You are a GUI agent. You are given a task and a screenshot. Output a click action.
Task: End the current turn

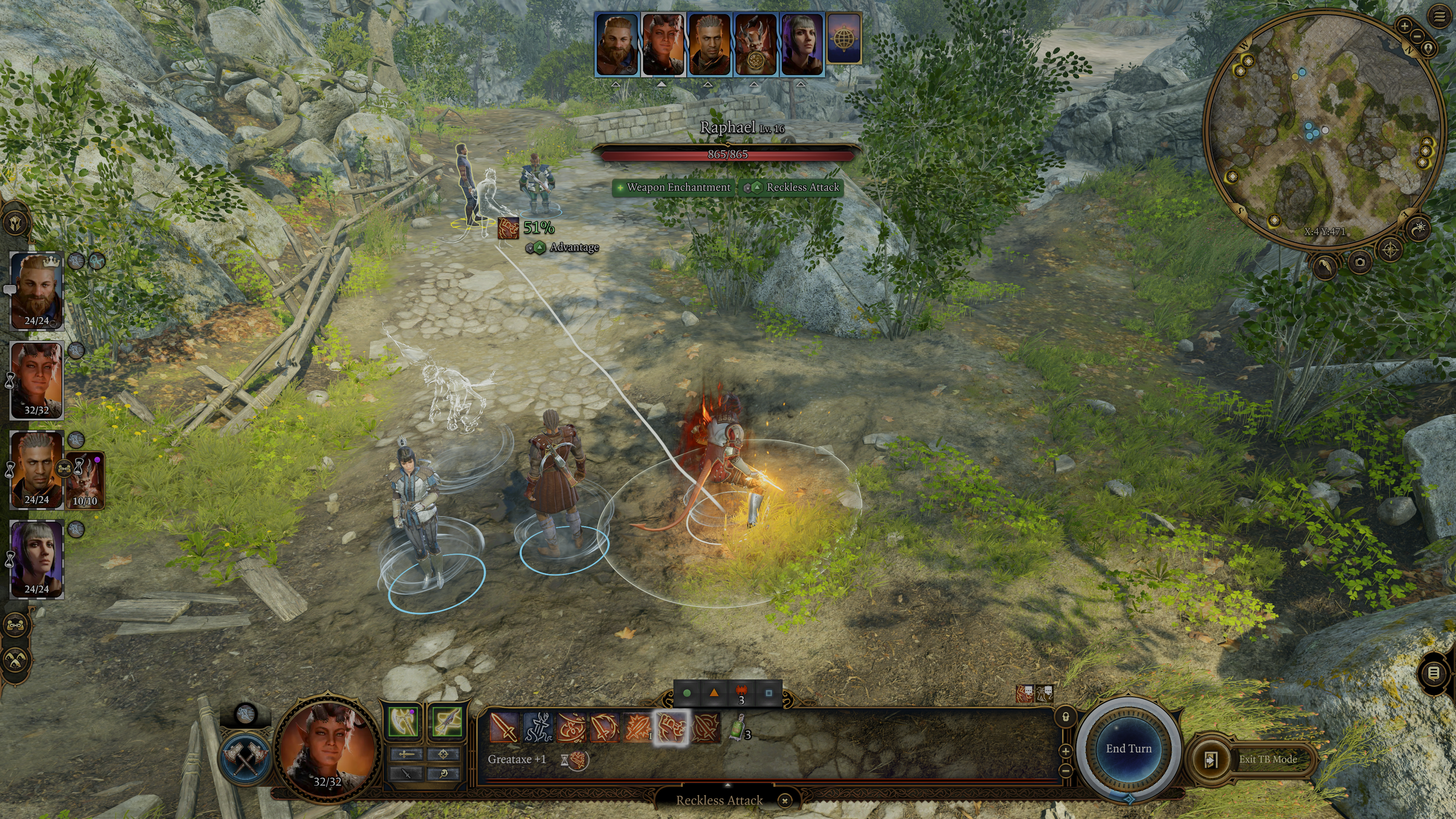1128,748
